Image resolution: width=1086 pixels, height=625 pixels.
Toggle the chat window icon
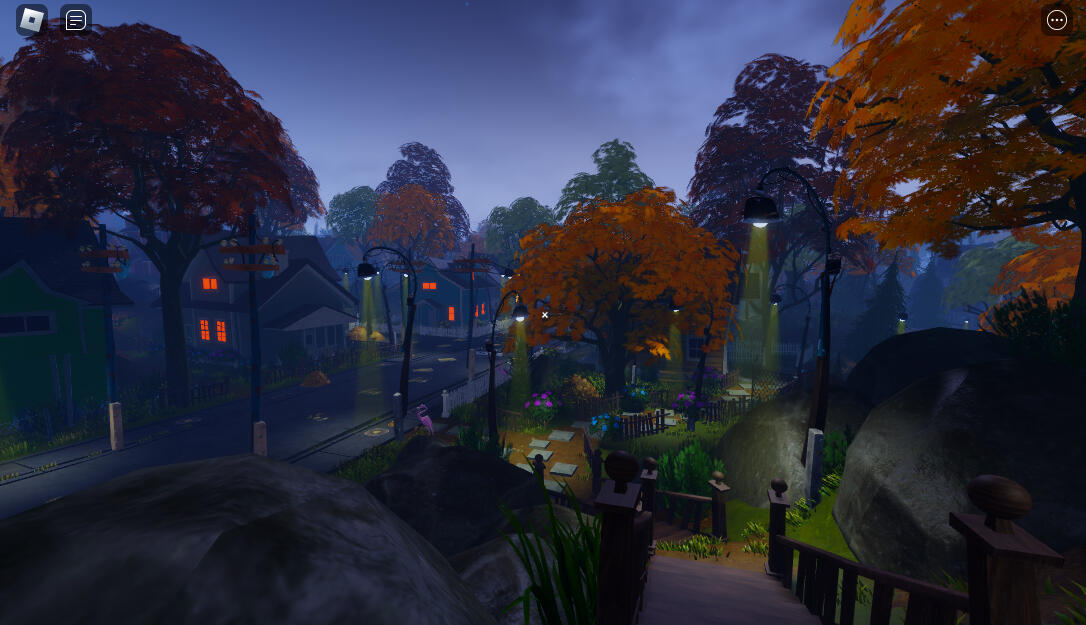click(x=76, y=20)
